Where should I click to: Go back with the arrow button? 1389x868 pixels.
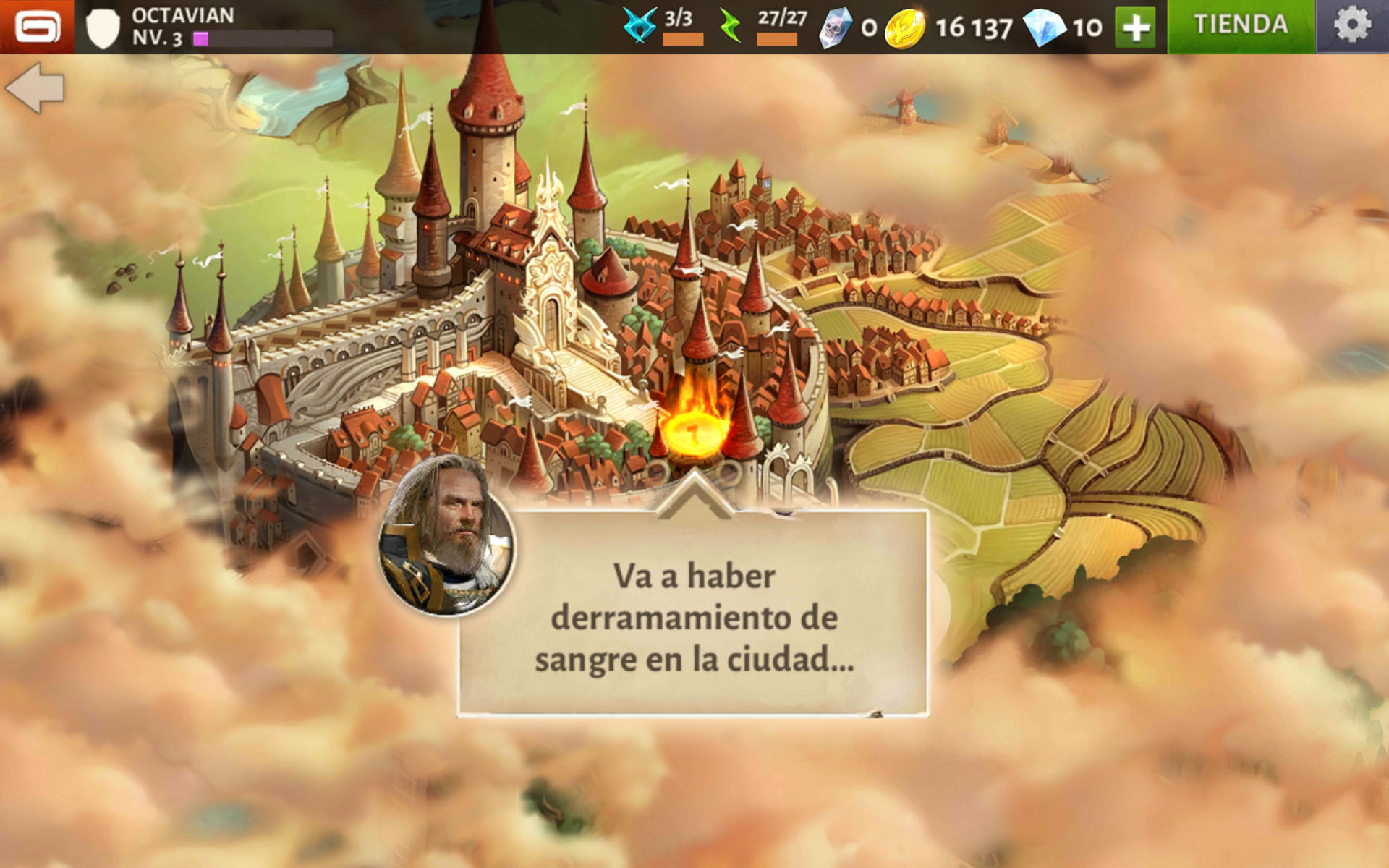pyautogui.click(x=35, y=88)
